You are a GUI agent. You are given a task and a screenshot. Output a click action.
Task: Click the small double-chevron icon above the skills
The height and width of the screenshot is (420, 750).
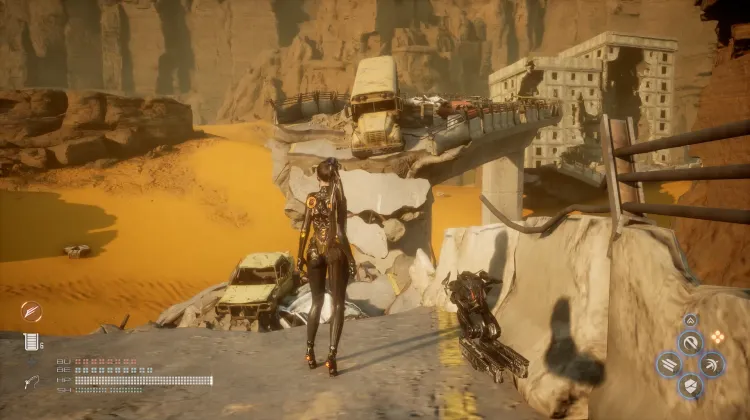(x=690, y=321)
